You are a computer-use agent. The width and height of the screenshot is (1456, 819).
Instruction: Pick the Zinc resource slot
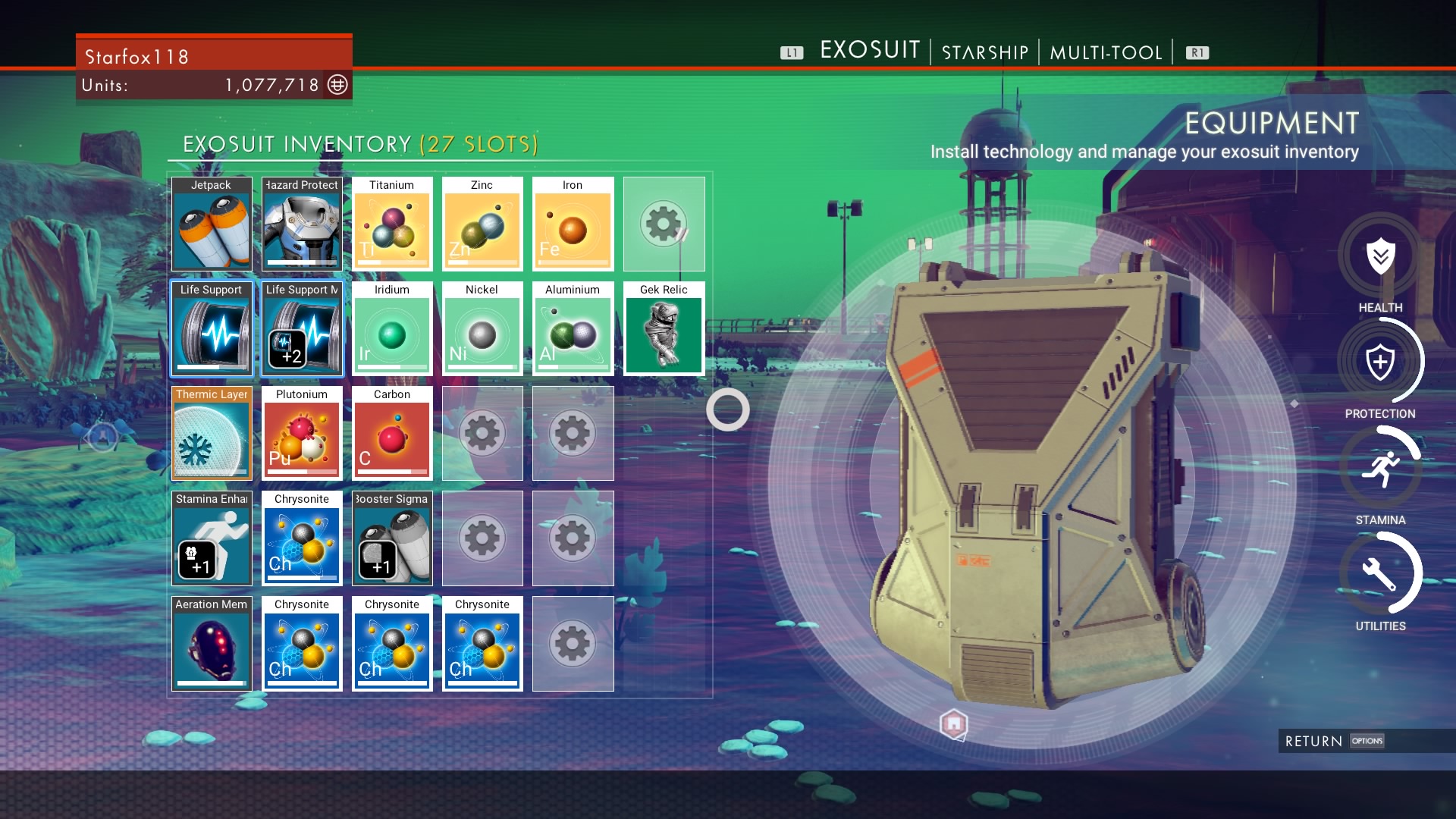482,224
